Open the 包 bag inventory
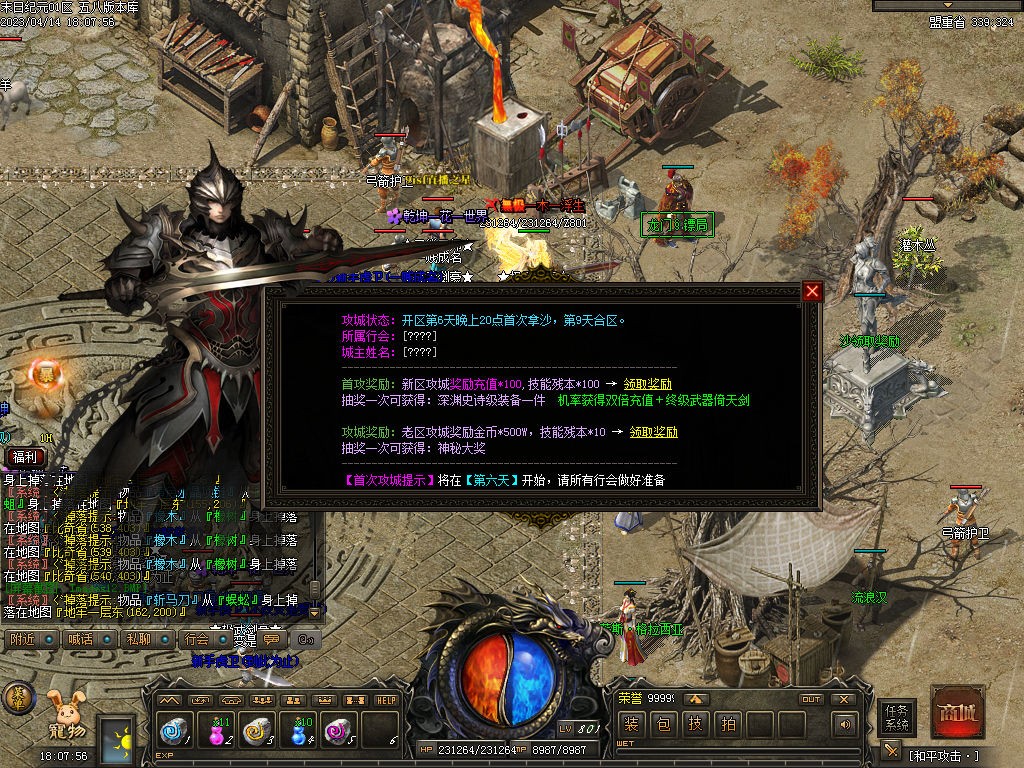Image resolution: width=1024 pixels, height=768 pixels. [662, 724]
